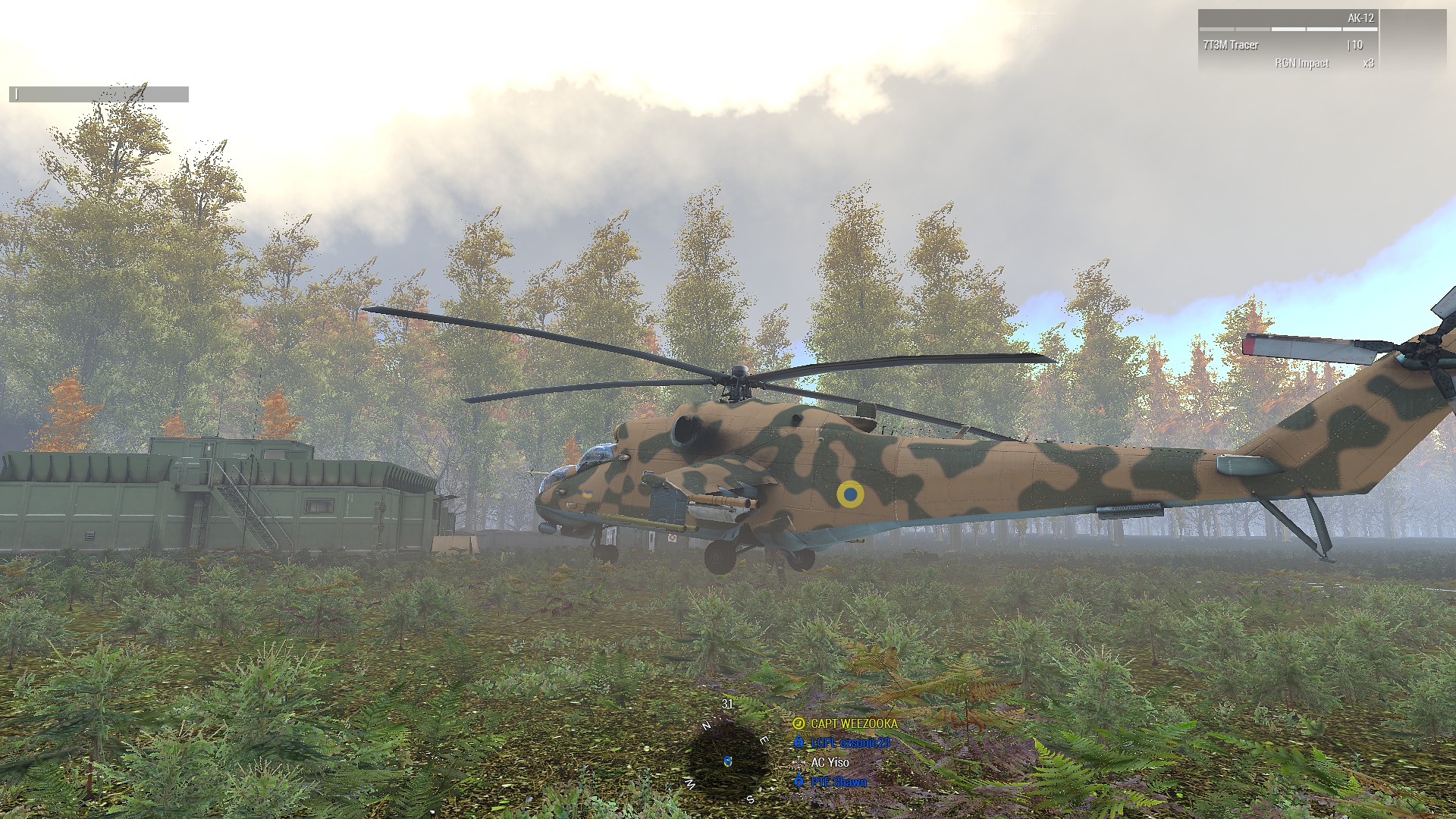Expand the squad member list
The height and width of the screenshot is (819, 1456).
[x=842, y=751]
